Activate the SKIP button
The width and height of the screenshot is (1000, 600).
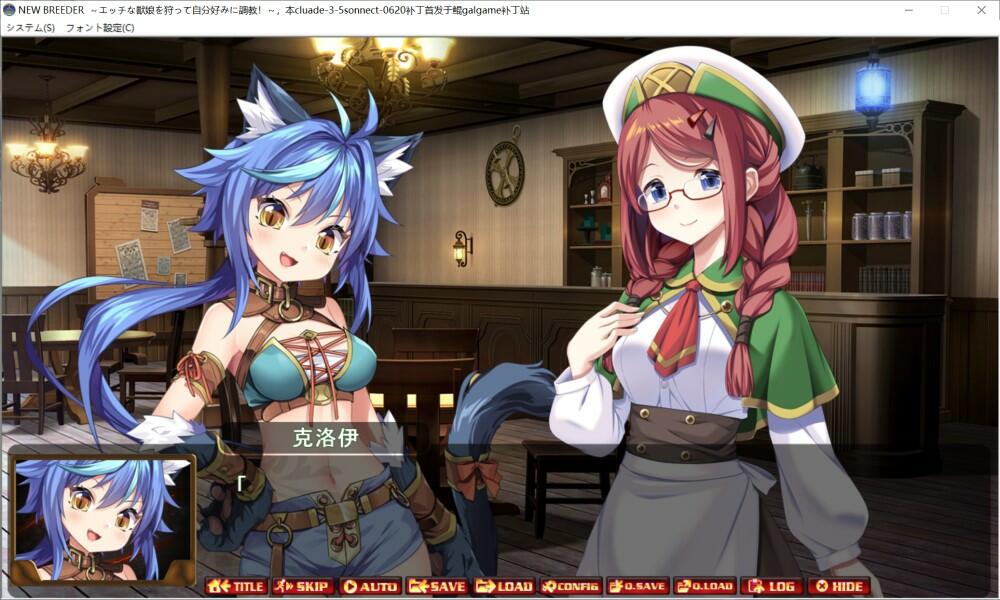pyautogui.click(x=303, y=586)
